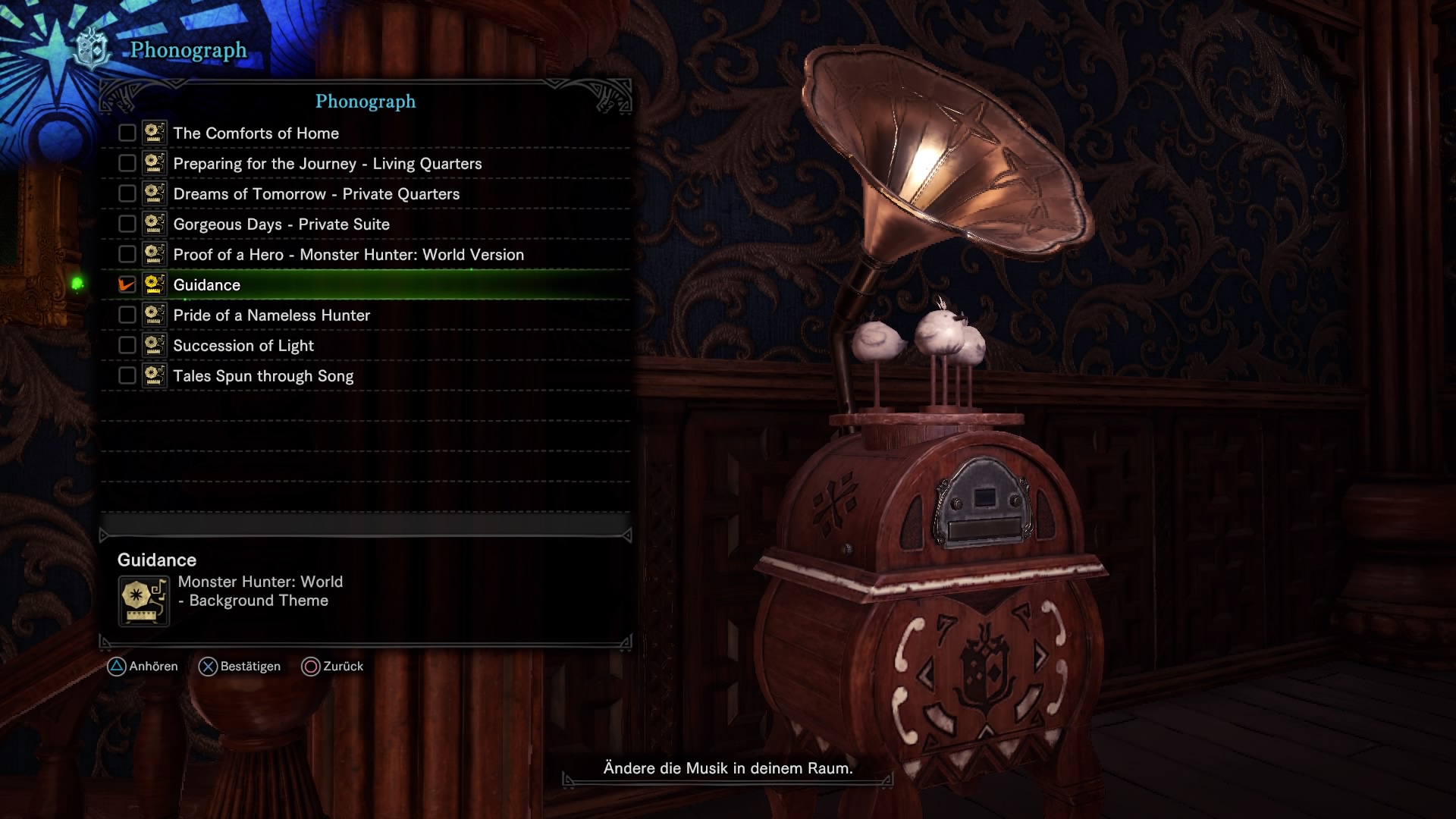Pick Gorgeous Days - Private Suite song
This screenshot has height=819, width=1456.
[281, 224]
